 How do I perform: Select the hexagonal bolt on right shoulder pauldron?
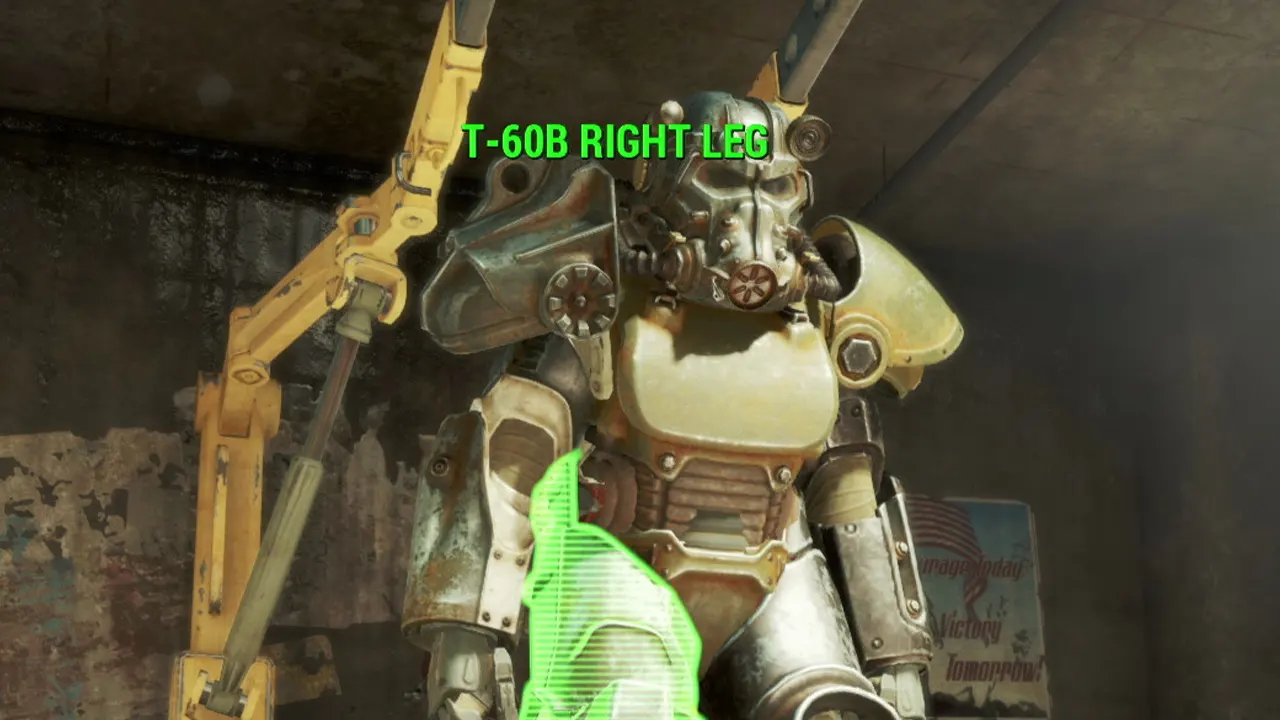coord(858,355)
